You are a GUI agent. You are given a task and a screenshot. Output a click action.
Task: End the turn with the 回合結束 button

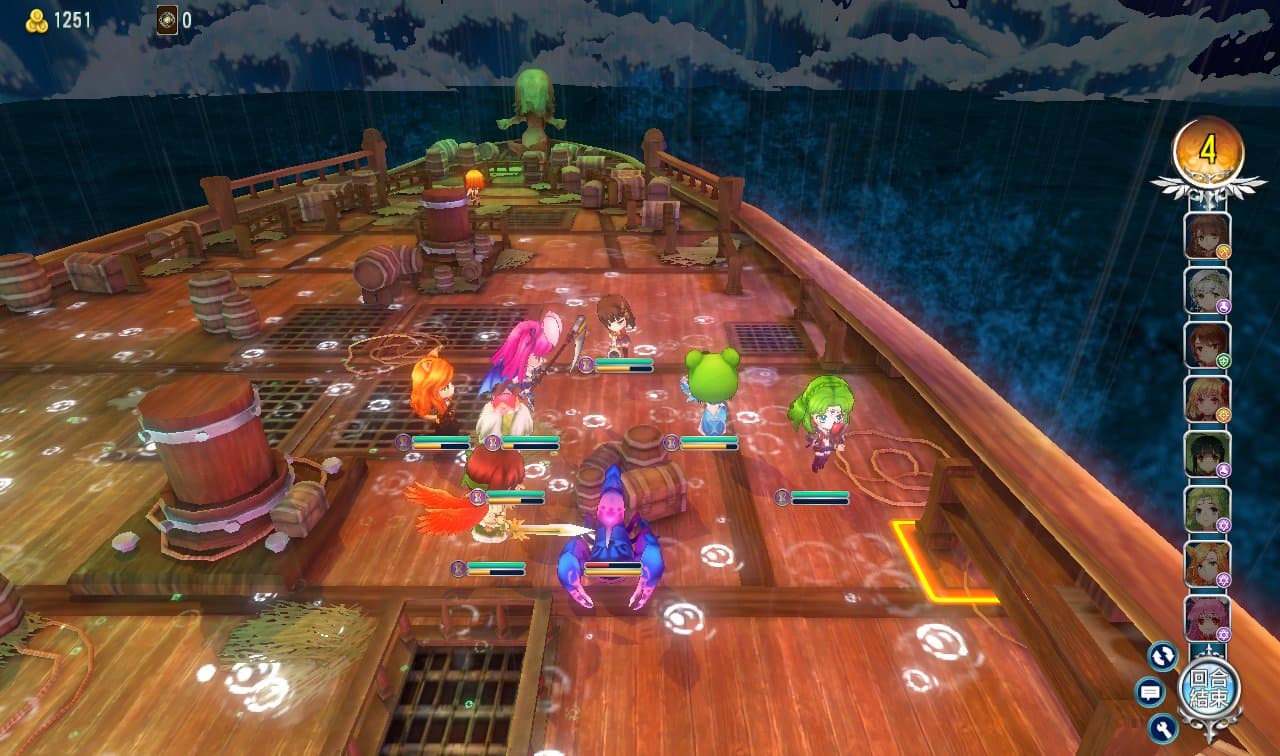click(x=1208, y=687)
